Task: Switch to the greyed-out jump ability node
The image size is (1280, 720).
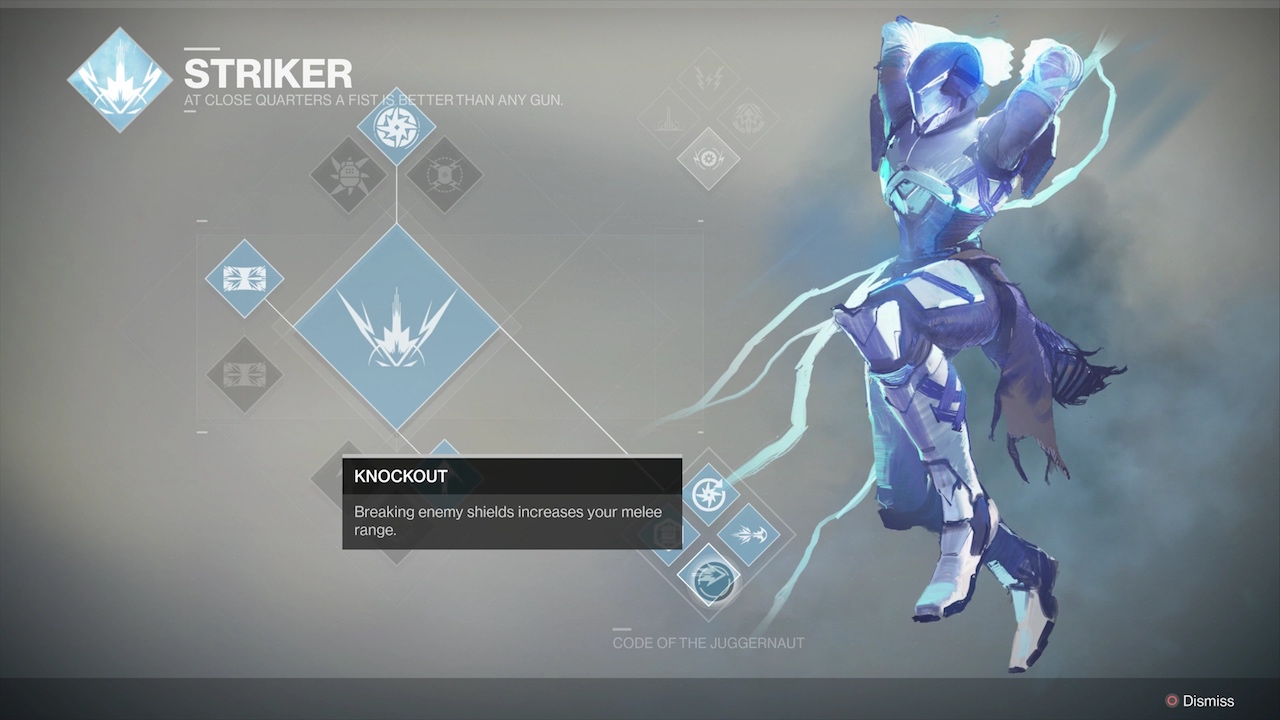Action: (244, 375)
